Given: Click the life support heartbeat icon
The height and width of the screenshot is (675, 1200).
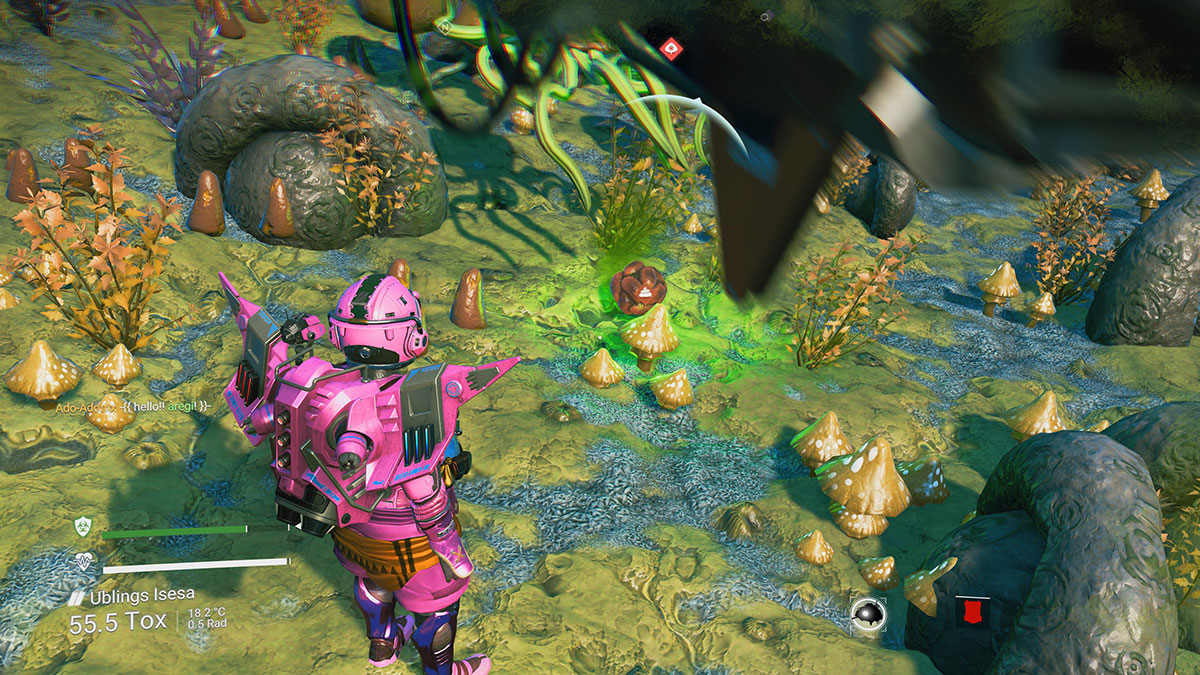Looking at the screenshot, I should click(83, 563).
